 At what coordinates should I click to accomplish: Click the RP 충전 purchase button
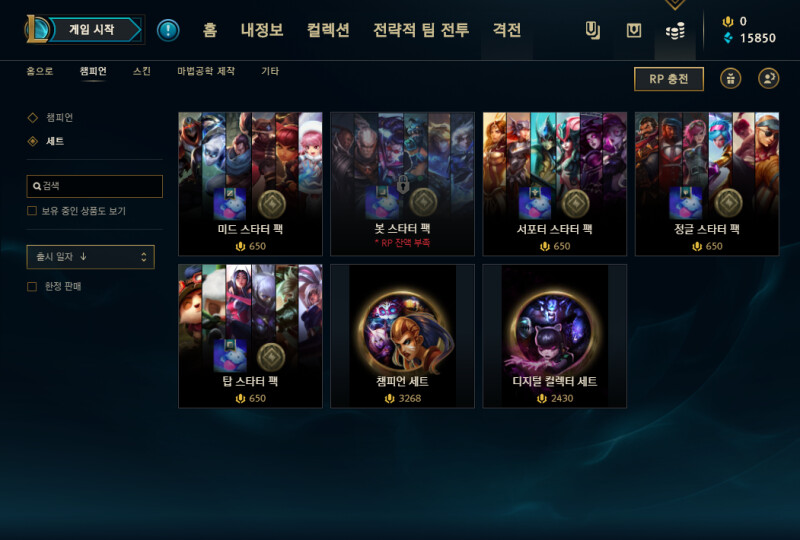click(669, 79)
